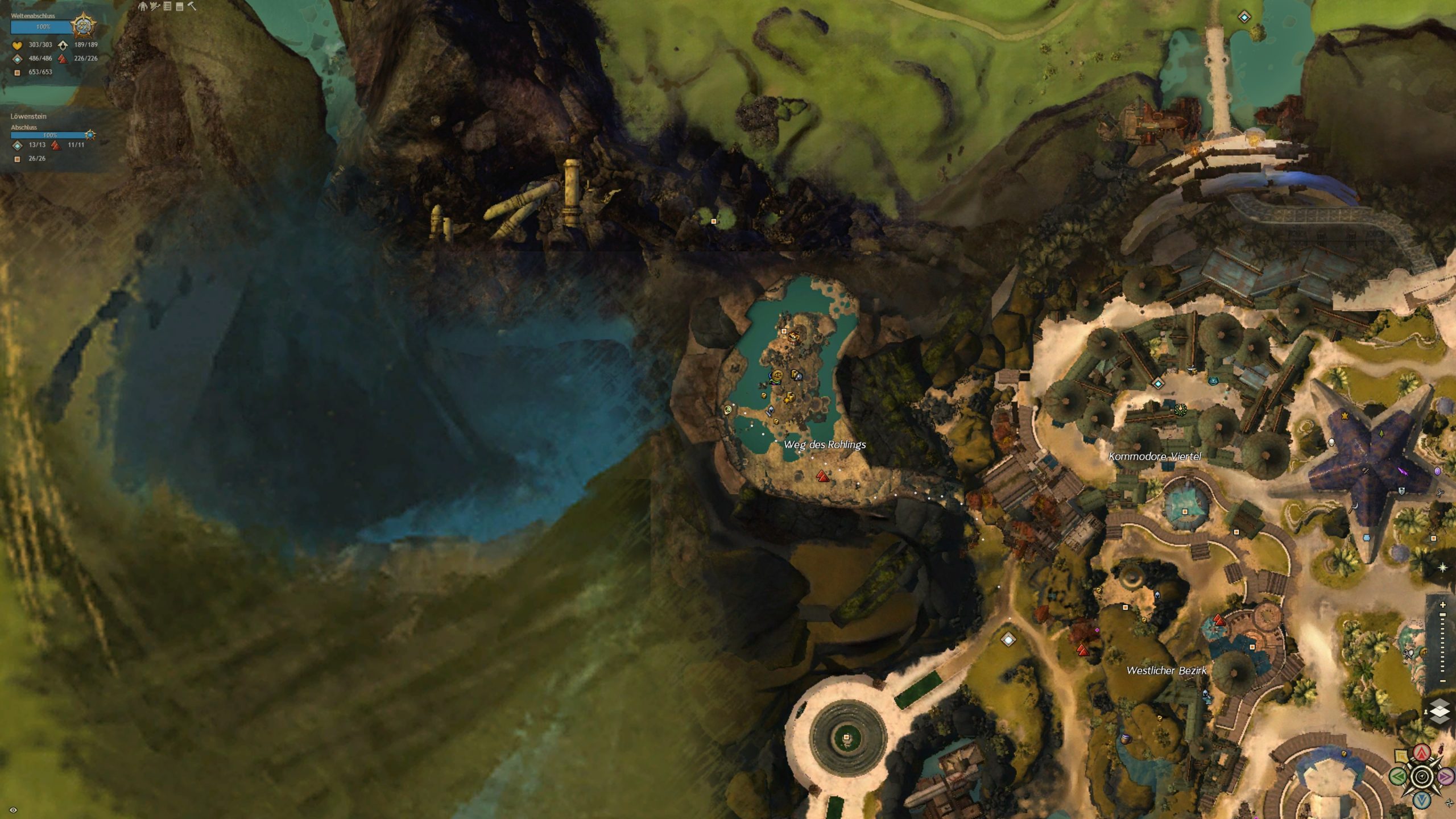
Task: Select the hammer icon in the top toolbar
Action: pos(192,6)
